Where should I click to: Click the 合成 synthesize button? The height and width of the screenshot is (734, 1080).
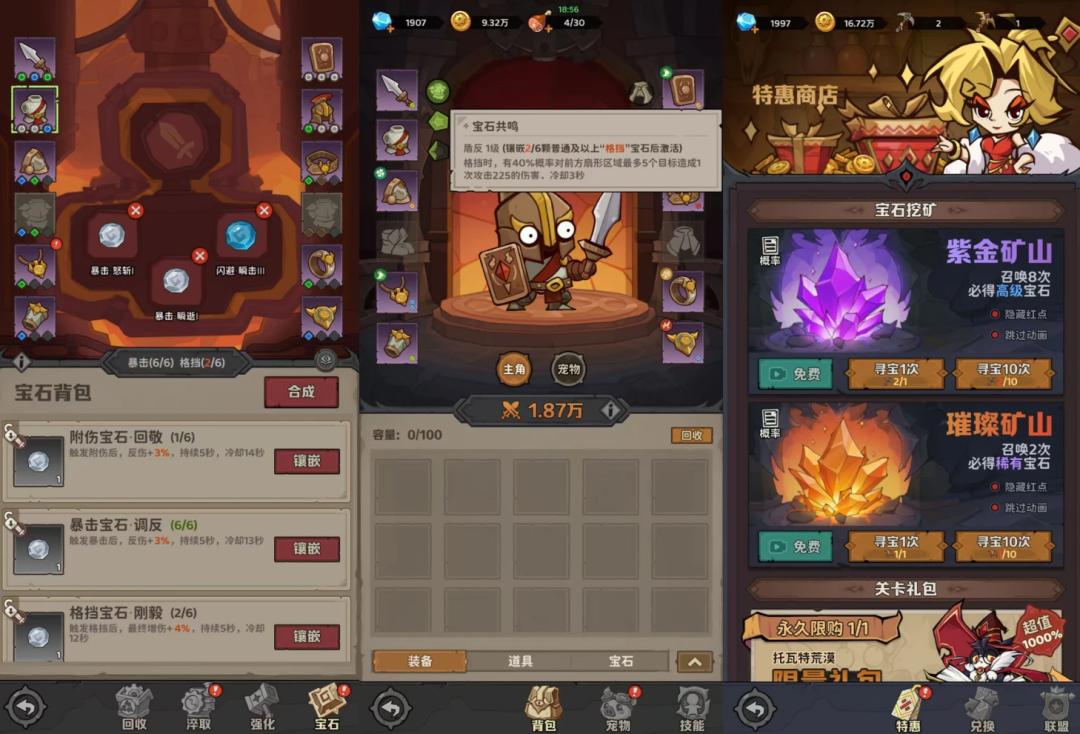click(x=301, y=392)
